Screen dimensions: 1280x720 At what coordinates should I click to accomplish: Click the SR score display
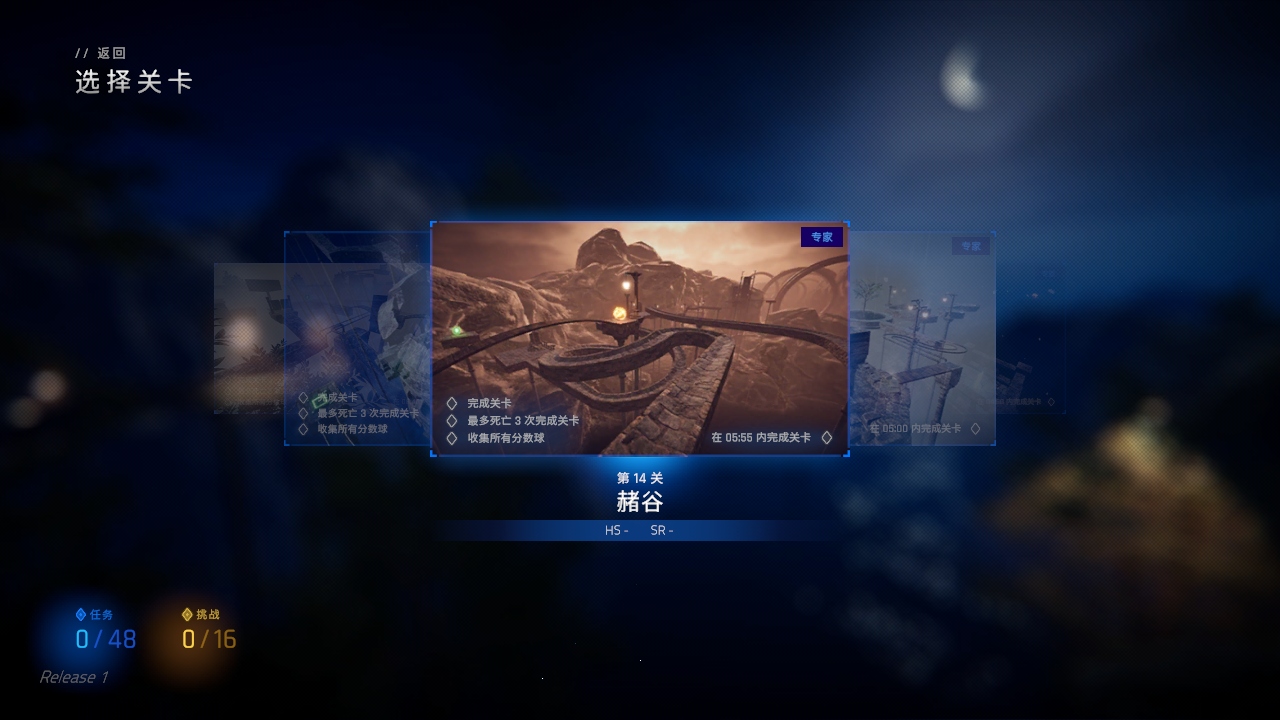click(x=663, y=530)
